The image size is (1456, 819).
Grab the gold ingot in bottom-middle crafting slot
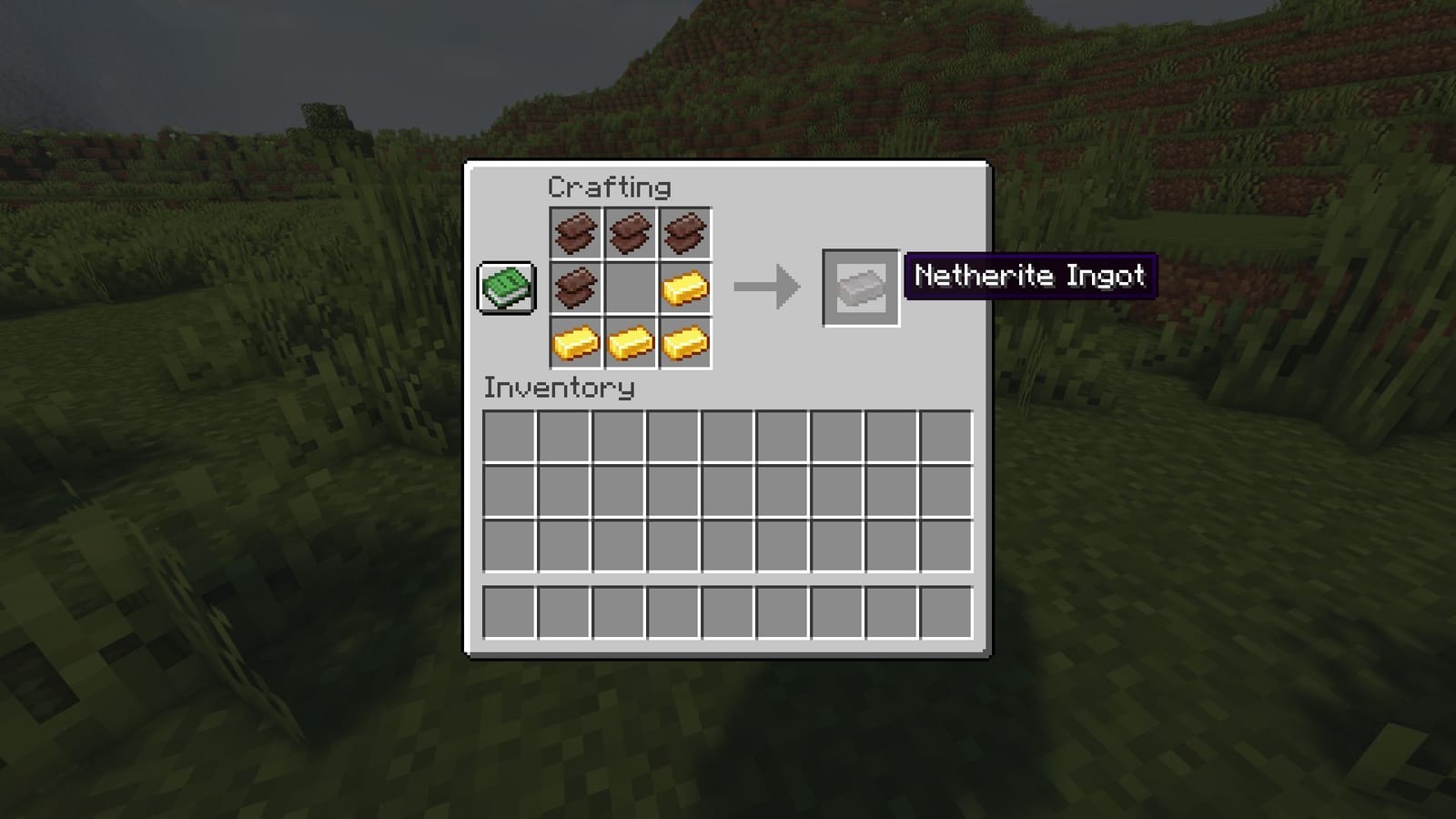click(x=632, y=343)
